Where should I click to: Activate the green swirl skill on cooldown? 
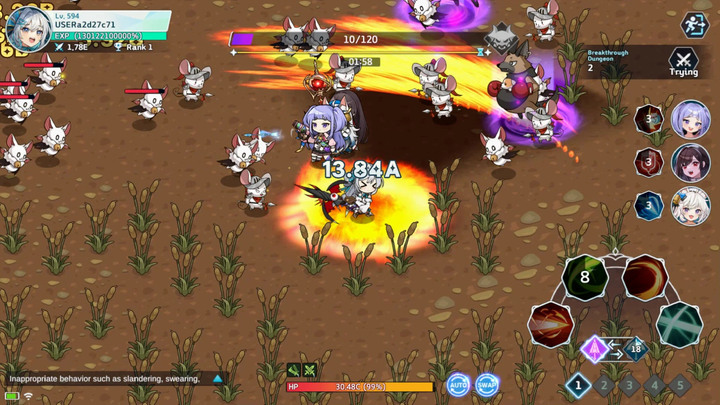tap(585, 278)
